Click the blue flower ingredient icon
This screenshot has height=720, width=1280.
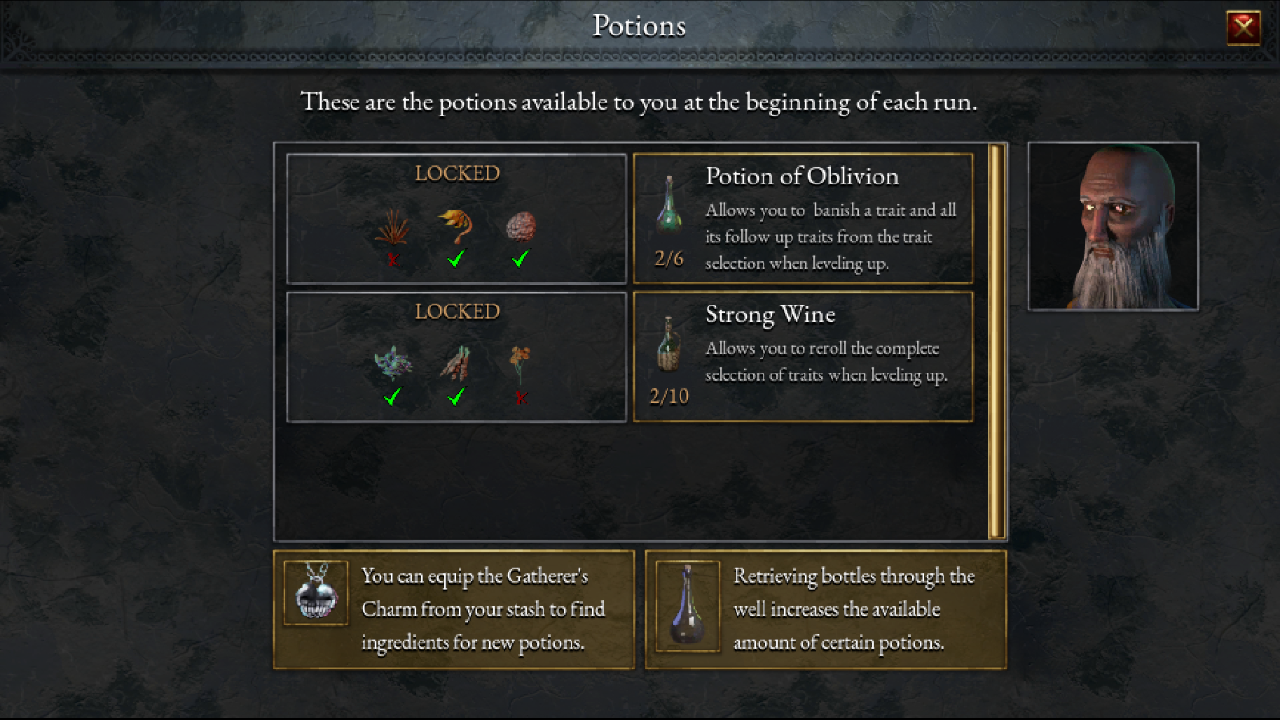(392, 360)
